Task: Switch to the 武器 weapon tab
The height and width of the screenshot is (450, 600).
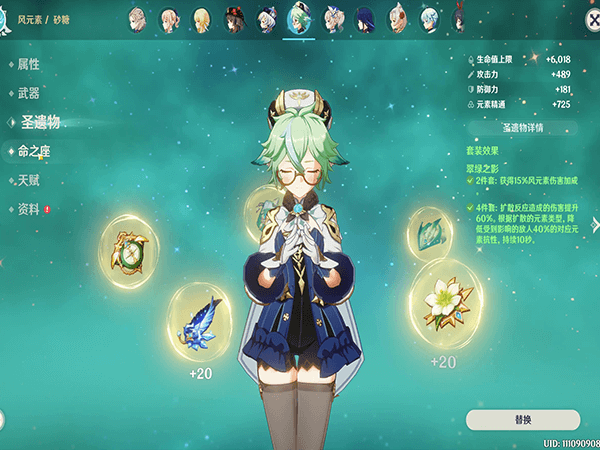Action: click(29, 93)
